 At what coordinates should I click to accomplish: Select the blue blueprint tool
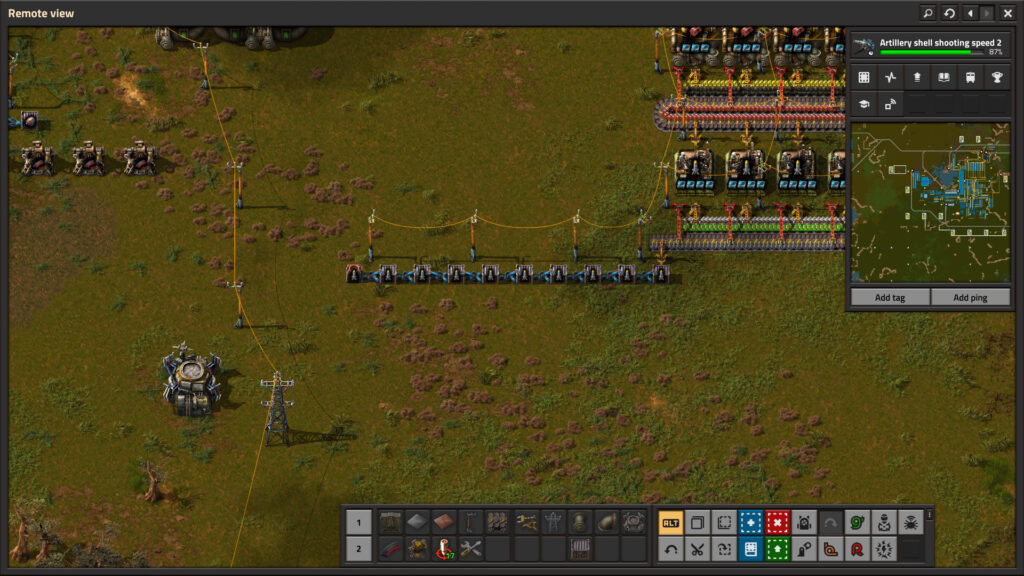(750, 522)
